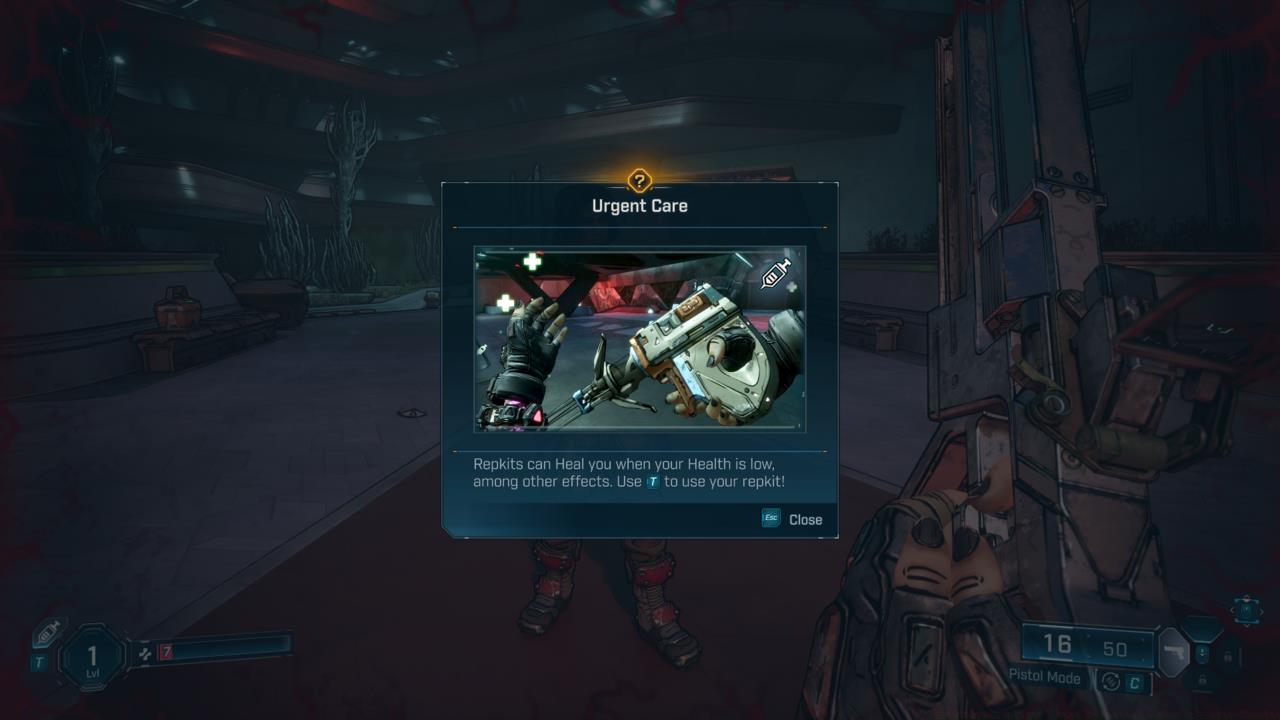Click the T keybind badge under the repkit icon
Viewport: 1280px width, 720px height.
[x=39, y=661]
